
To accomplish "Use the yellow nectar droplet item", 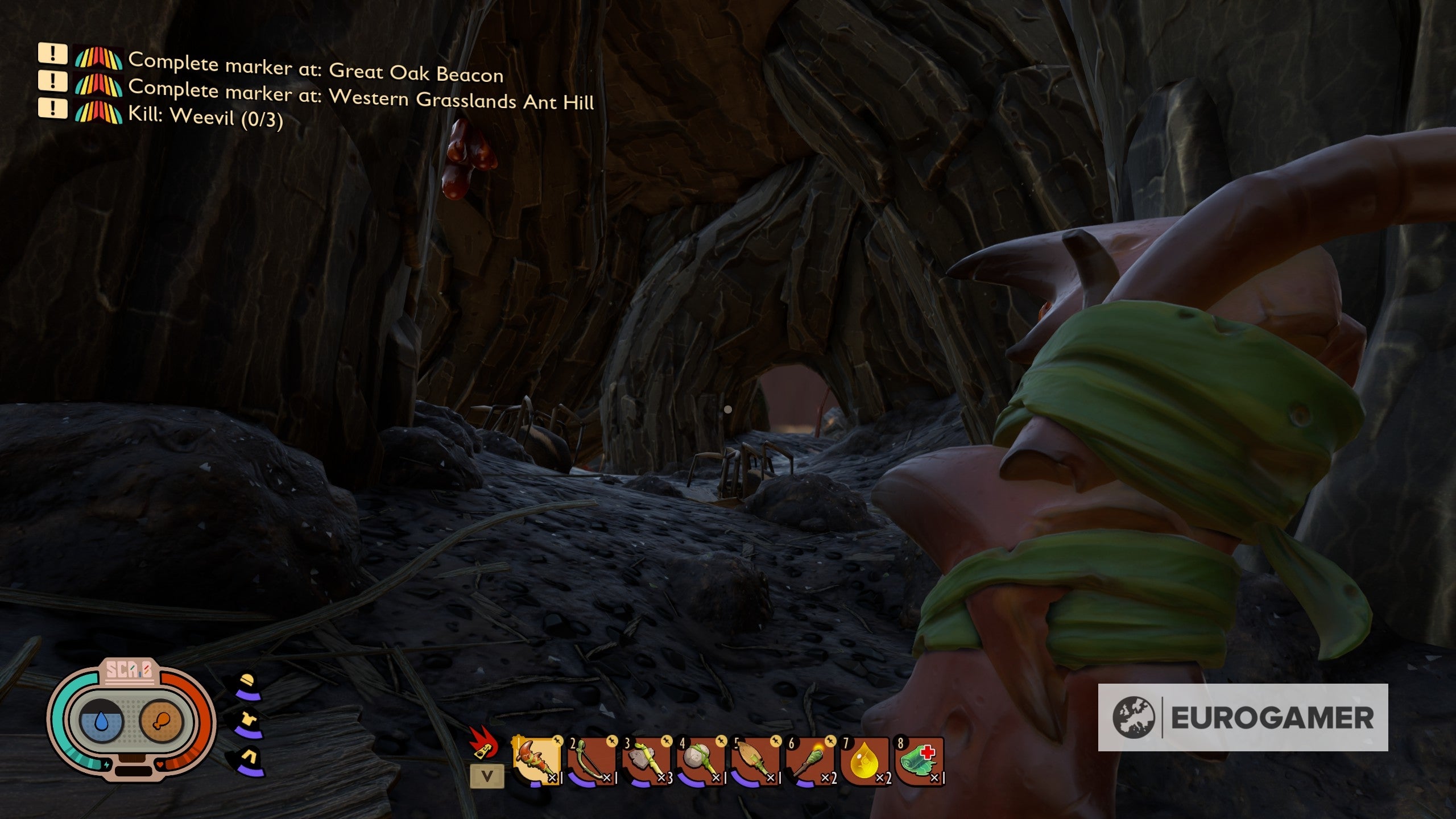I will click(865, 761).
